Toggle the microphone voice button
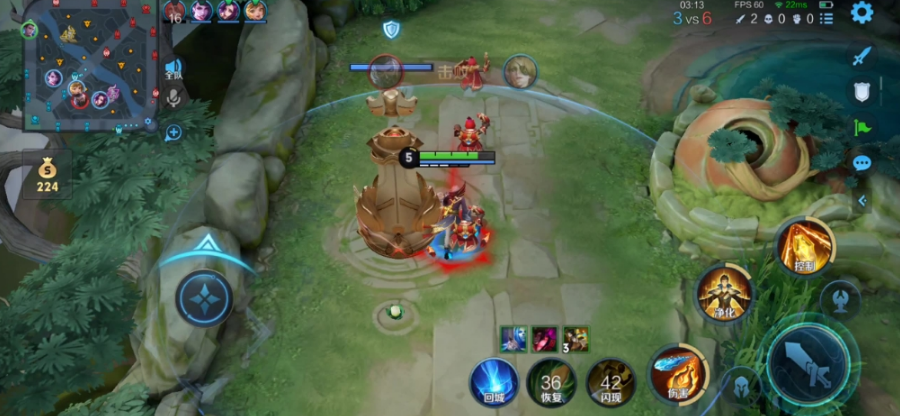900x416 pixels. pos(173,98)
